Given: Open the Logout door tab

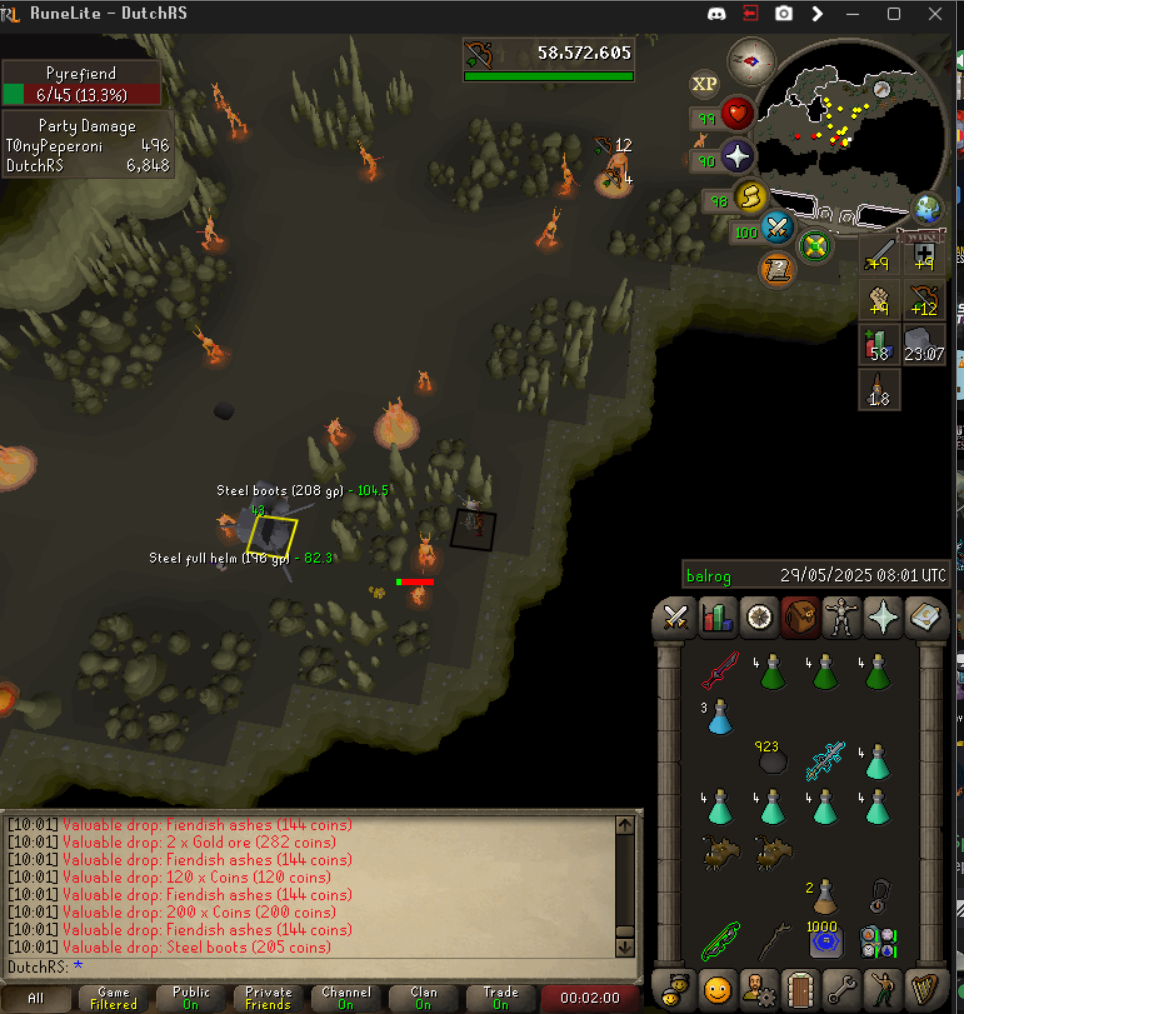Looking at the screenshot, I should click(800, 989).
